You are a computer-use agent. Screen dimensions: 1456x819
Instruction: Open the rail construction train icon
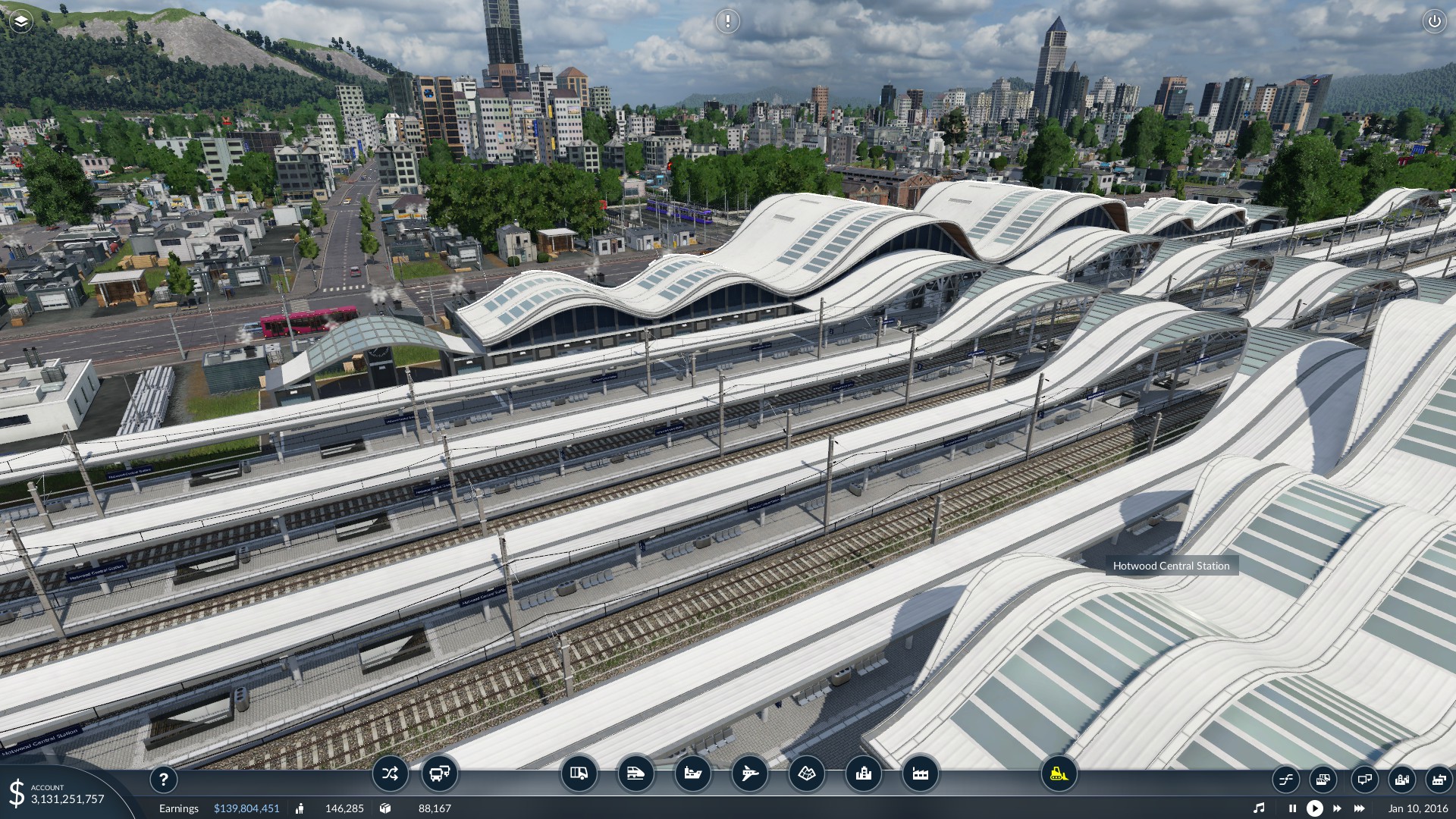[x=635, y=773]
